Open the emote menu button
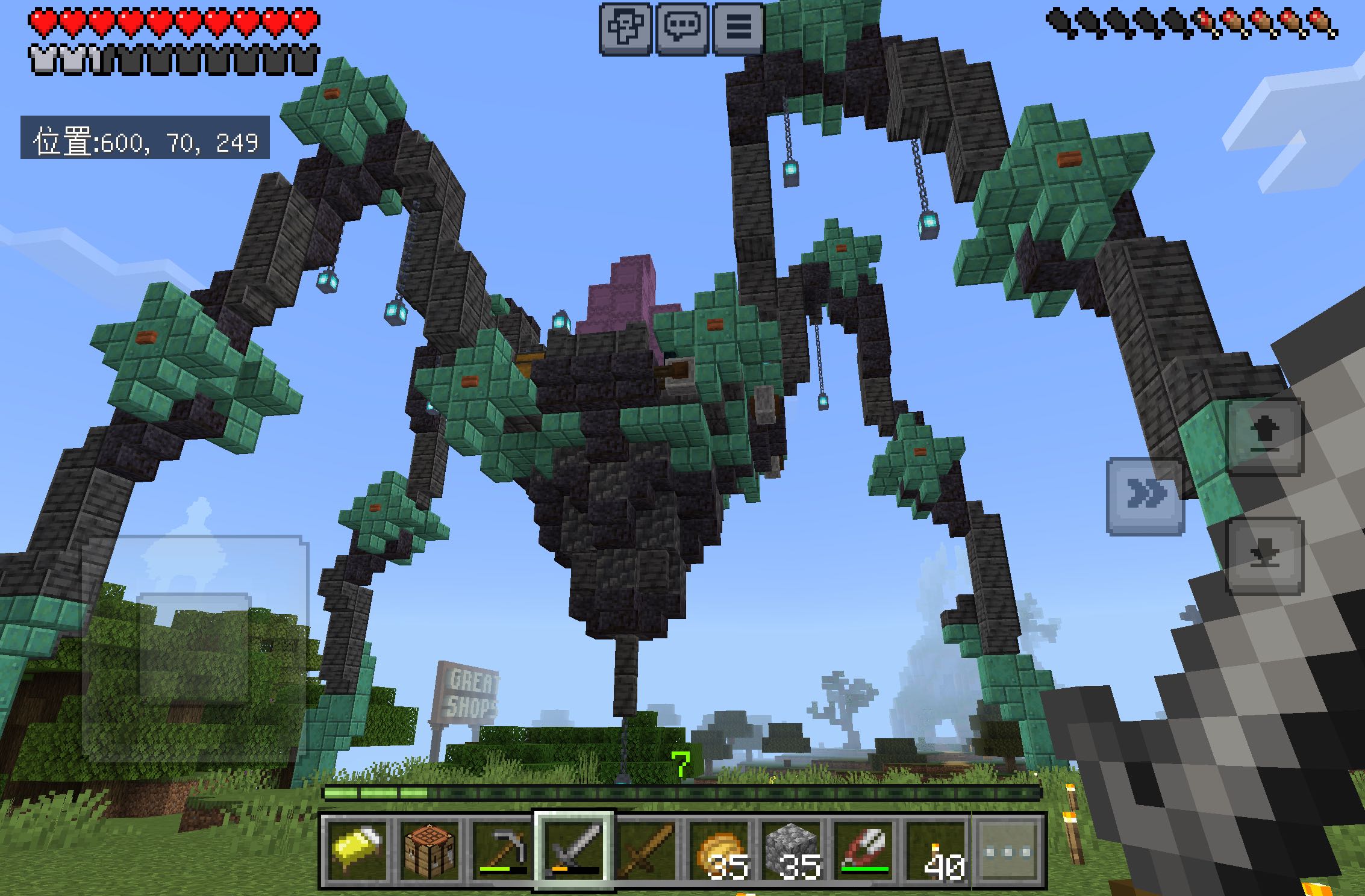1365x896 pixels. coord(625,27)
